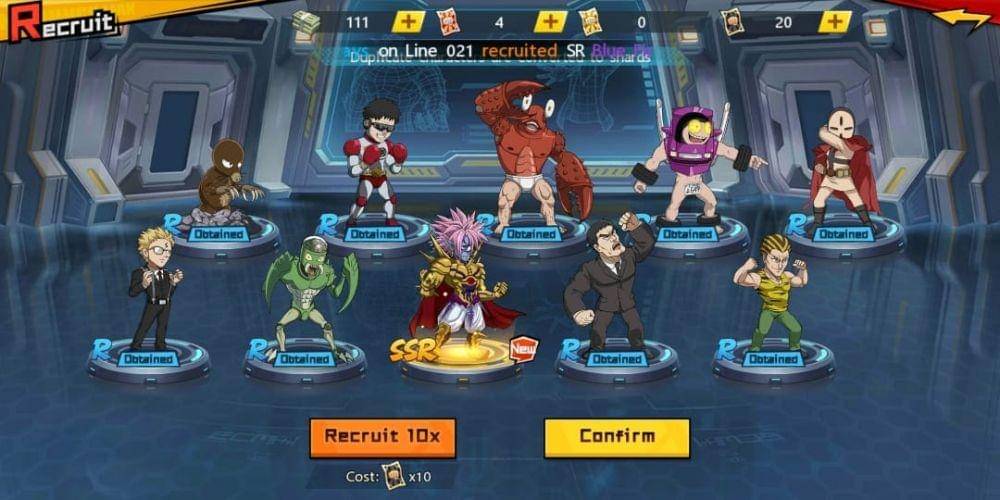Image resolution: width=1000 pixels, height=500 pixels.
Task: Add more of the 20-count ticket currency
Action: point(835,22)
